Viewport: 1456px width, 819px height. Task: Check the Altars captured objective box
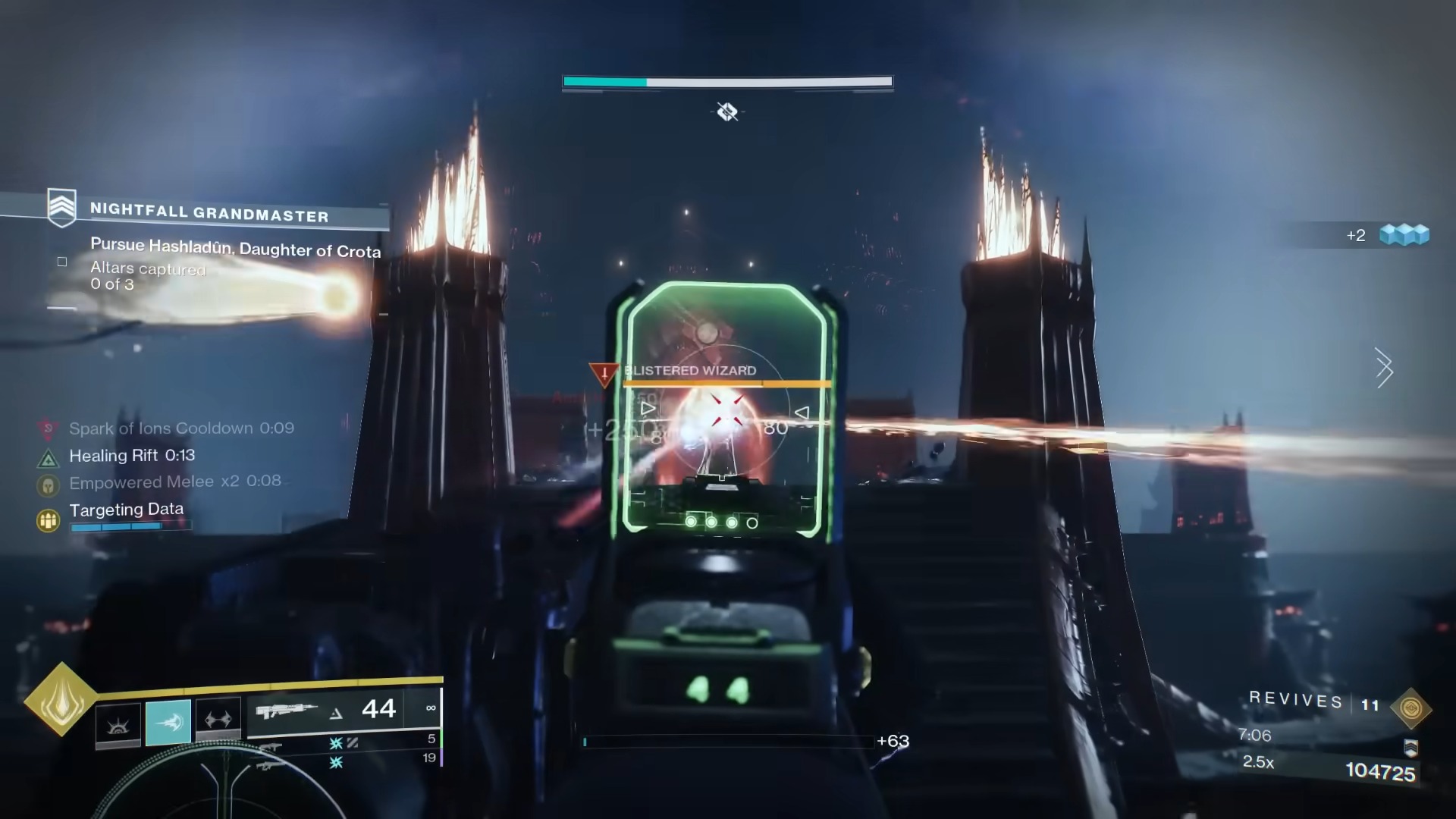(61, 261)
